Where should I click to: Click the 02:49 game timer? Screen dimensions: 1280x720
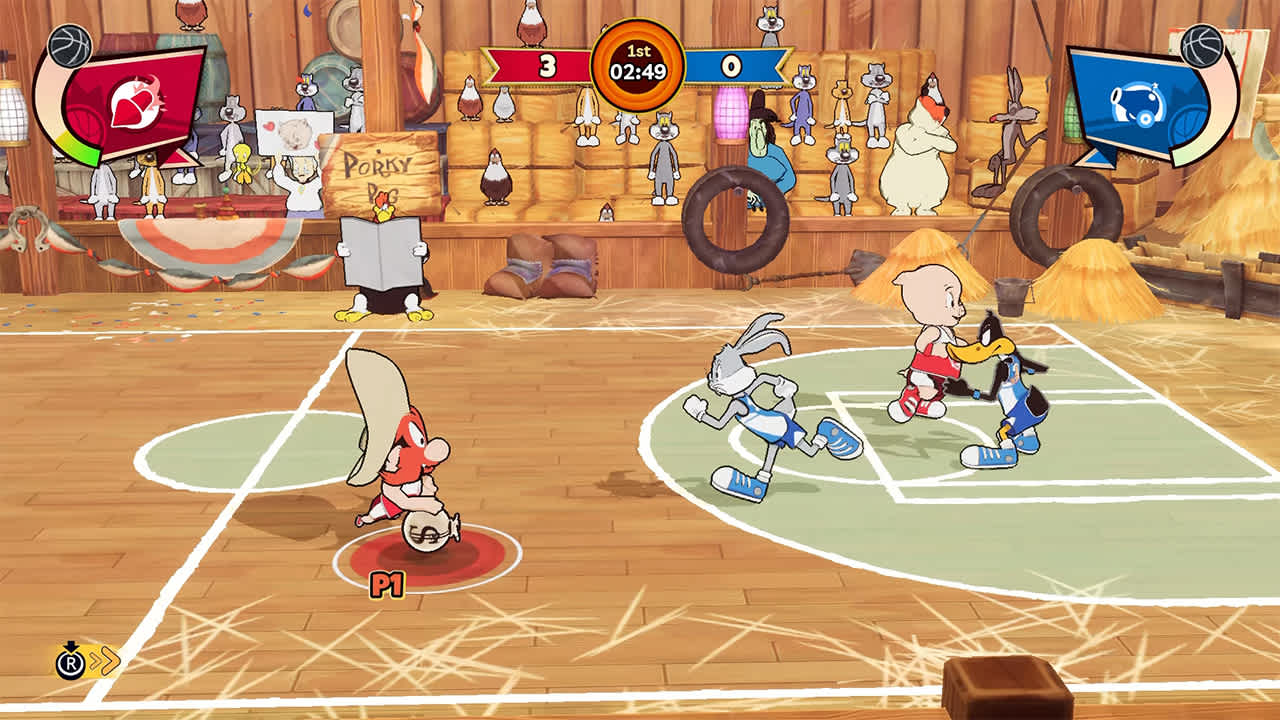[639, 70]
